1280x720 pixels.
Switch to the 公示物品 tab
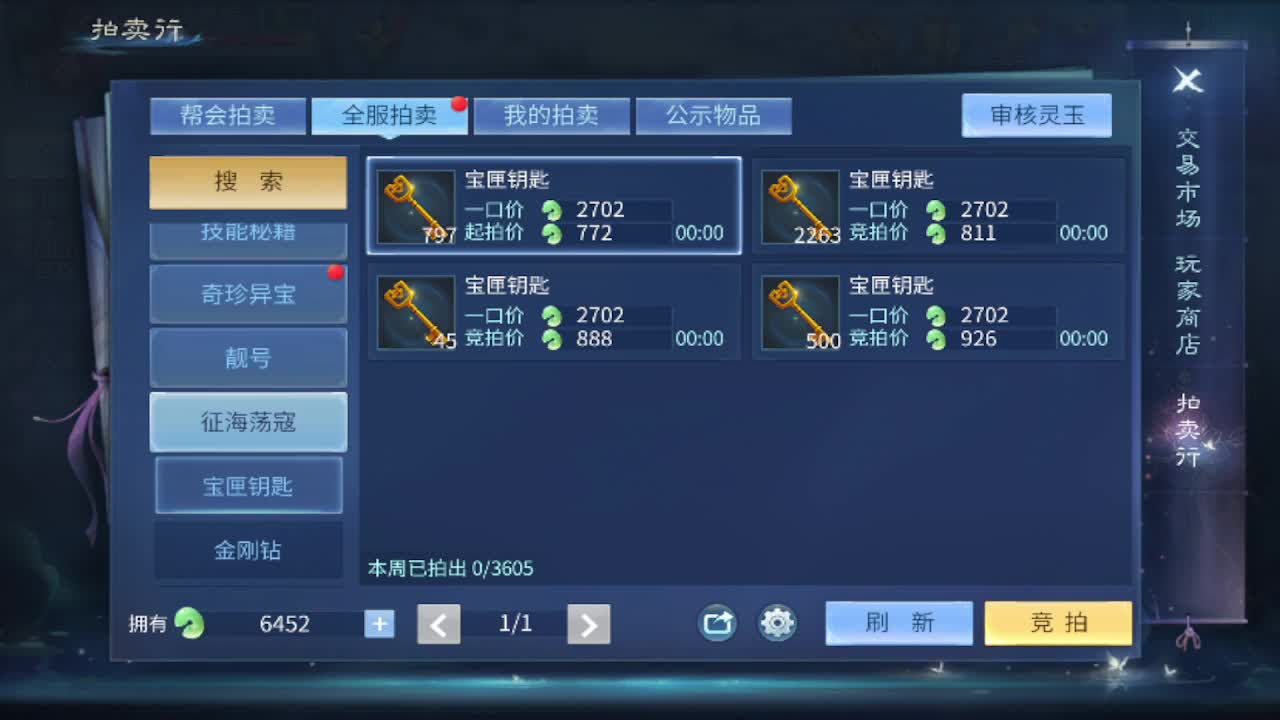[x=713, y=115]
